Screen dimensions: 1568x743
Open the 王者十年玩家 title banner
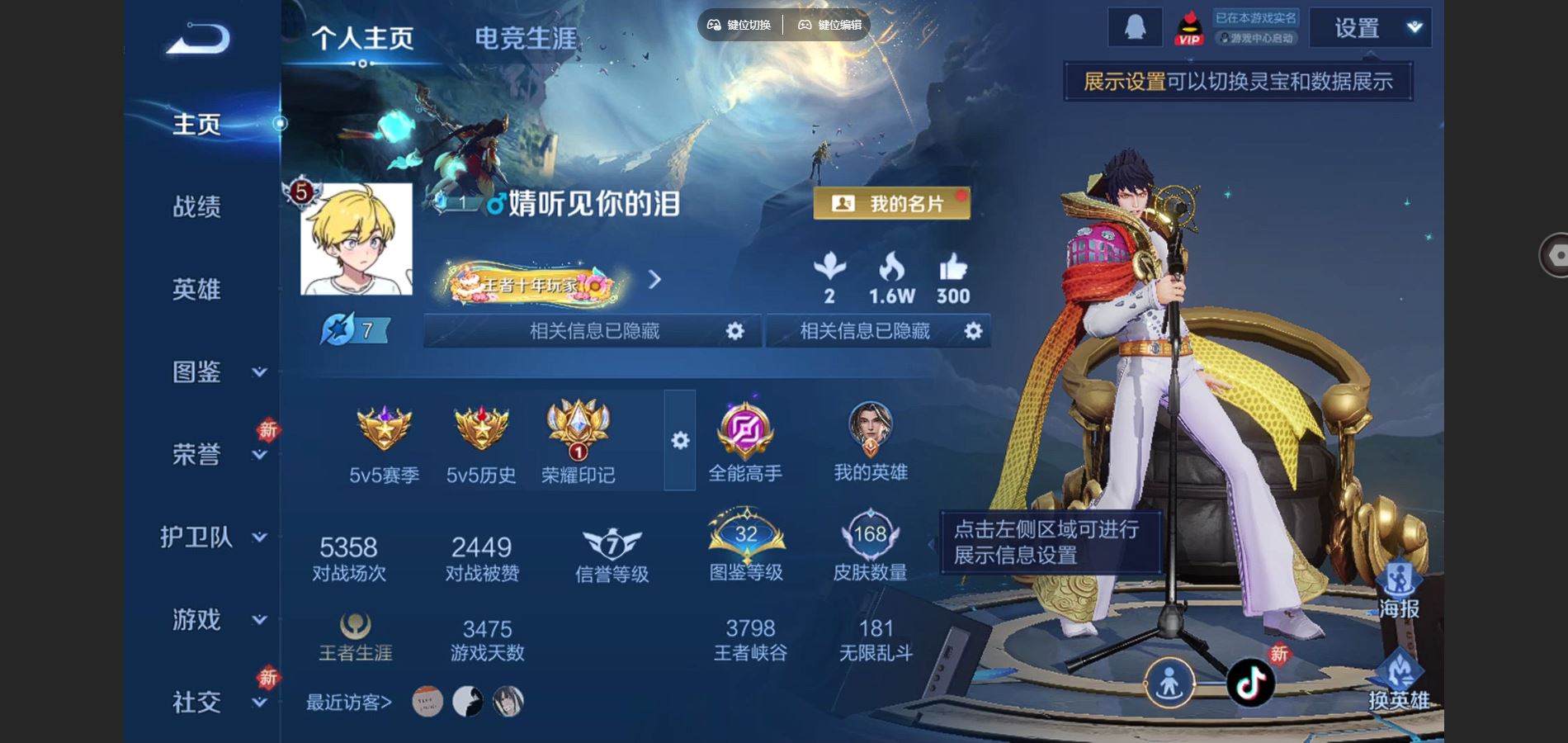point(532,283)
